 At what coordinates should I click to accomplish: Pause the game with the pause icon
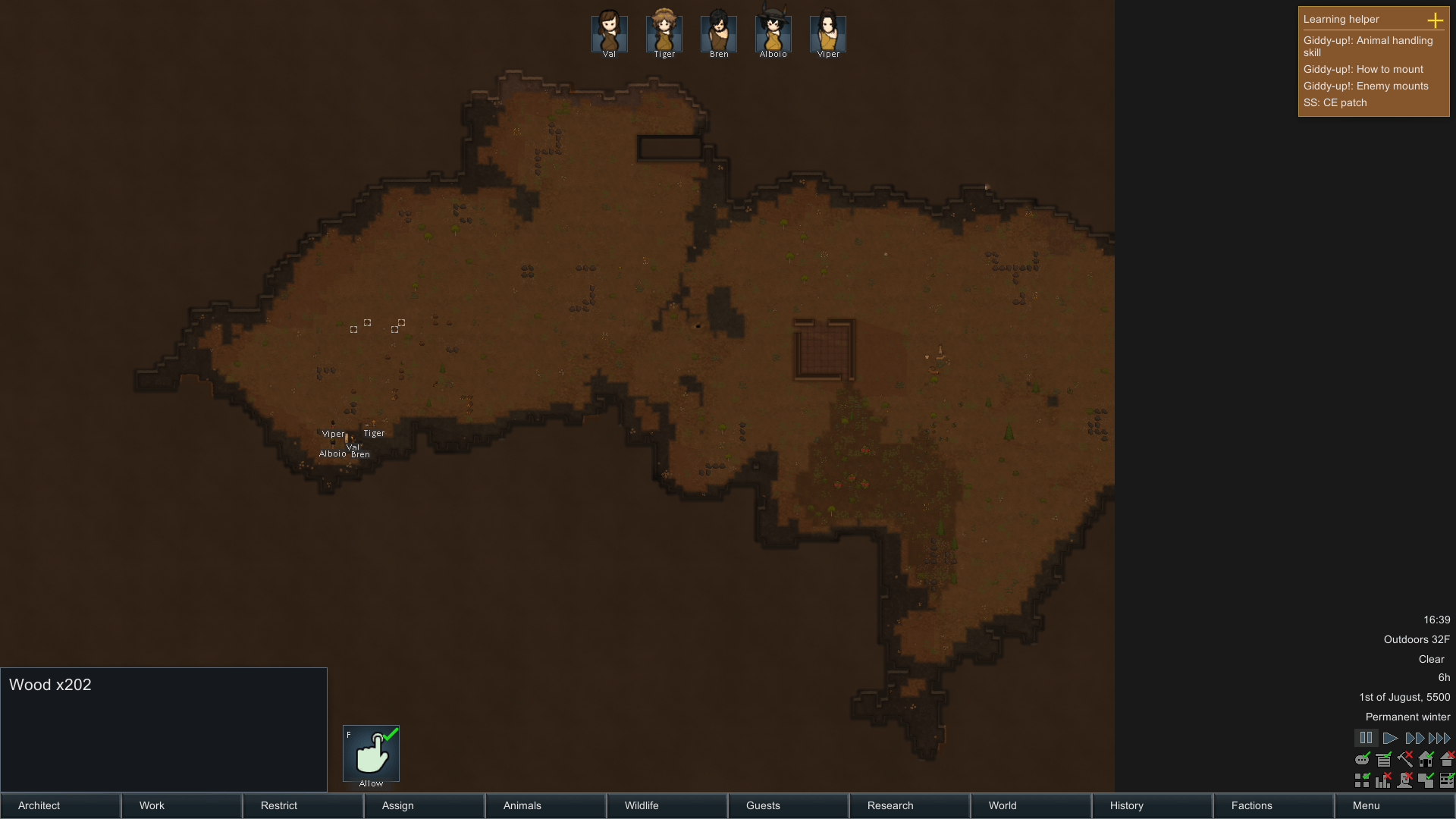tap(1367, 737)
